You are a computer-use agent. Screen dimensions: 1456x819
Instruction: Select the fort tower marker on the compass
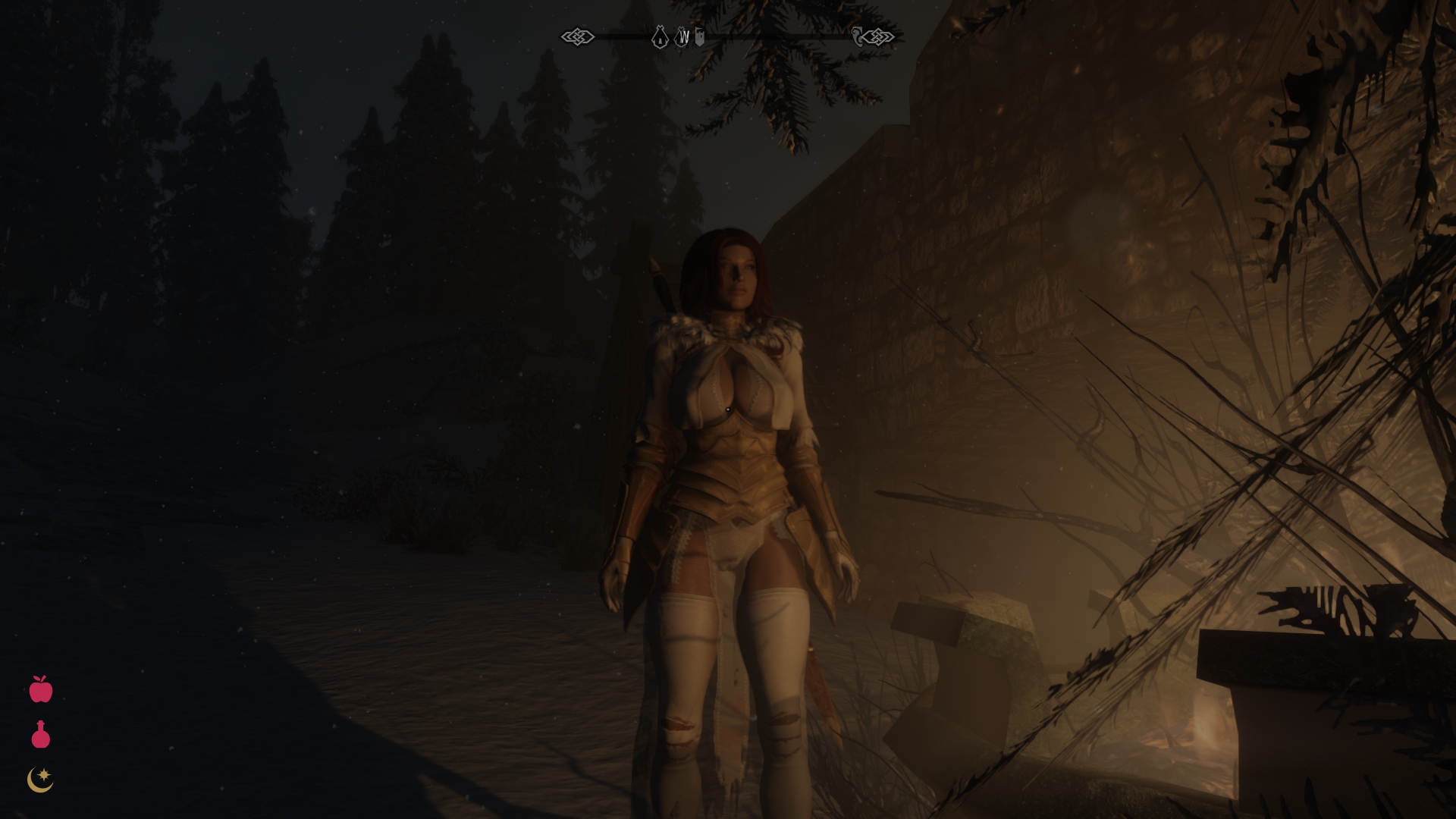coord(700,36)
